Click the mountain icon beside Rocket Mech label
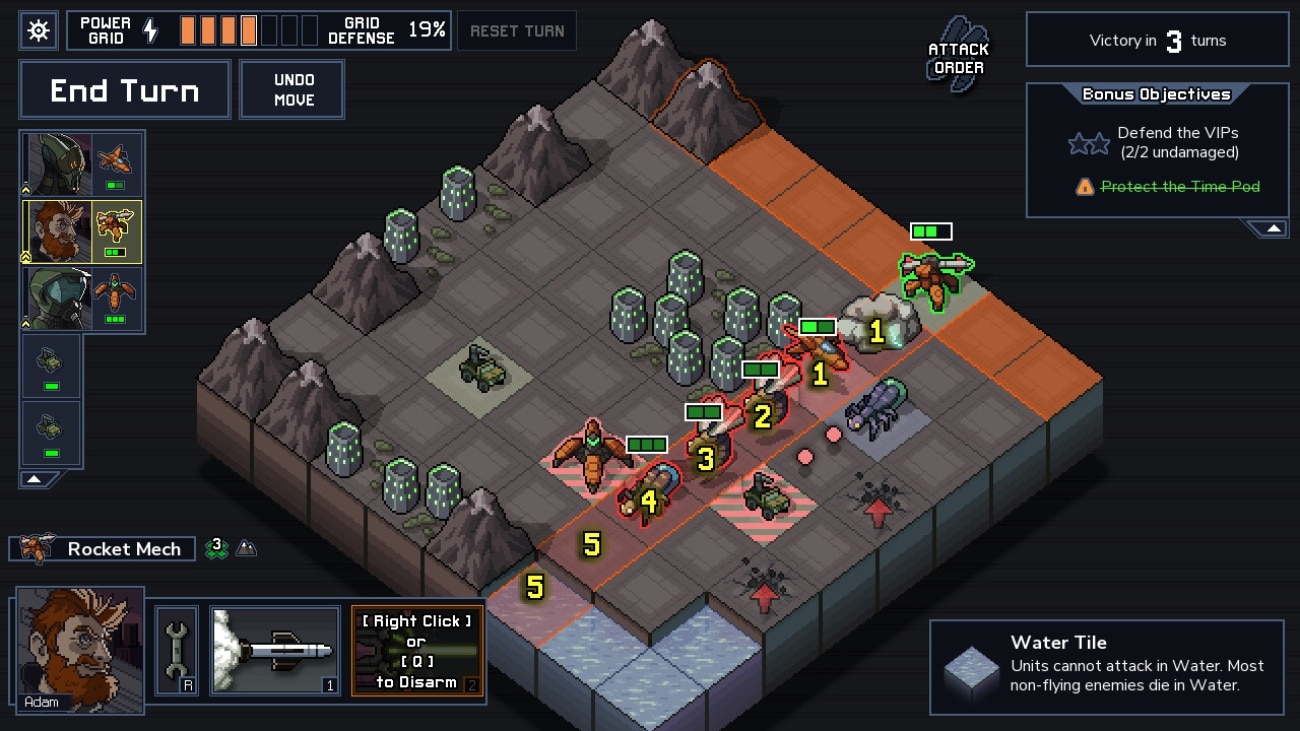 [247, 548]
